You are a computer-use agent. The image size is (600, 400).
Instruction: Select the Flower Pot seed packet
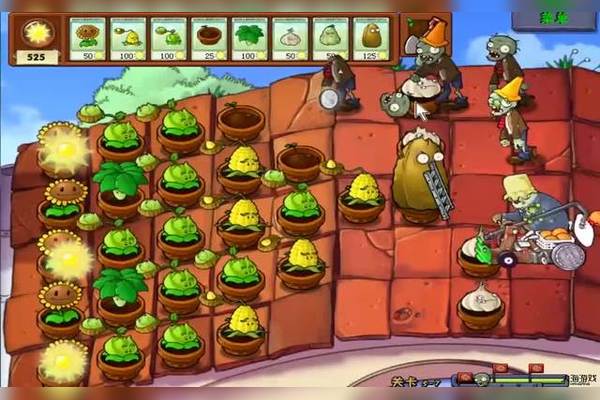[x=209, y=38]
